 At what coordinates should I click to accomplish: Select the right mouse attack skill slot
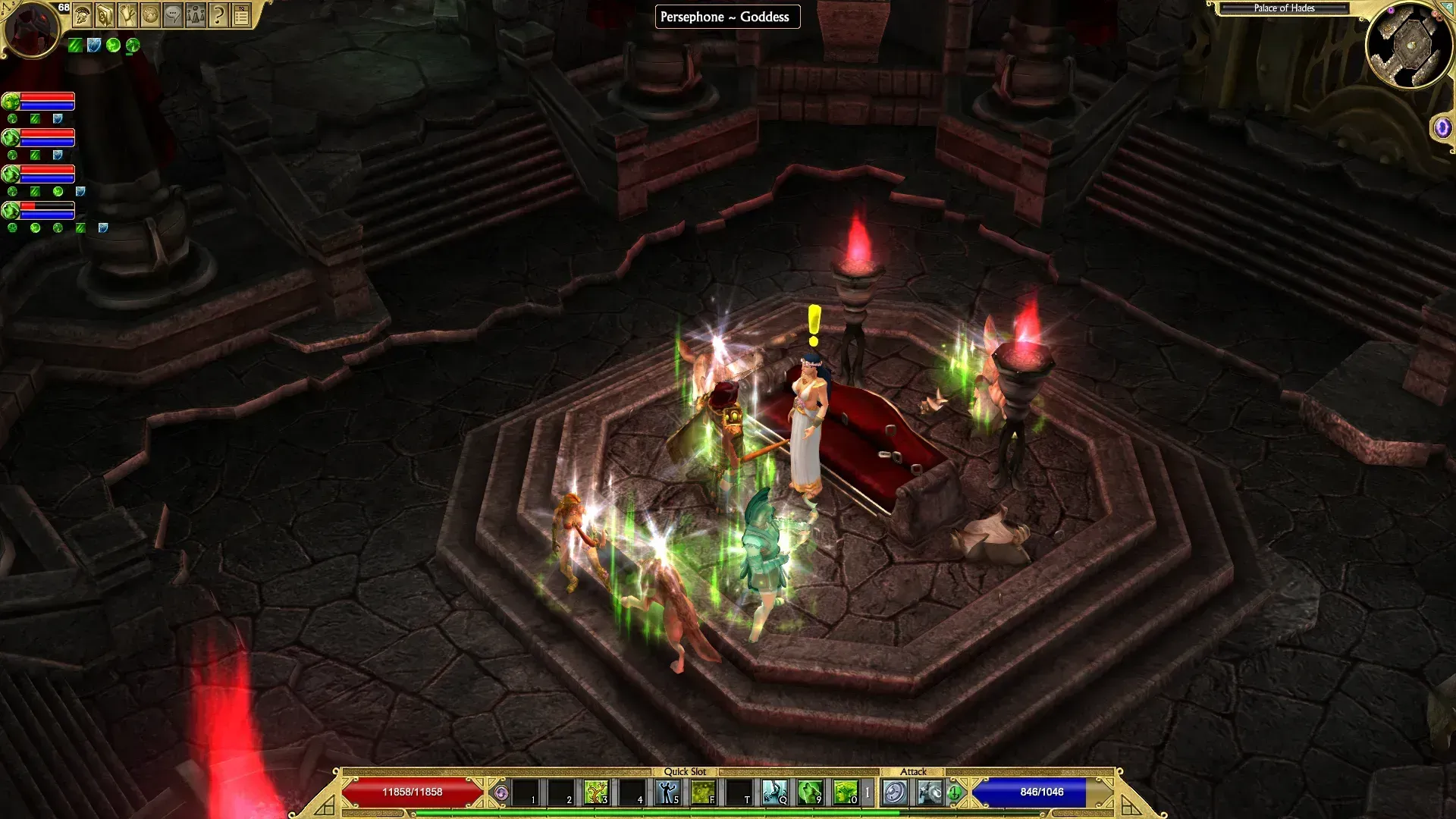click(930, 792)
